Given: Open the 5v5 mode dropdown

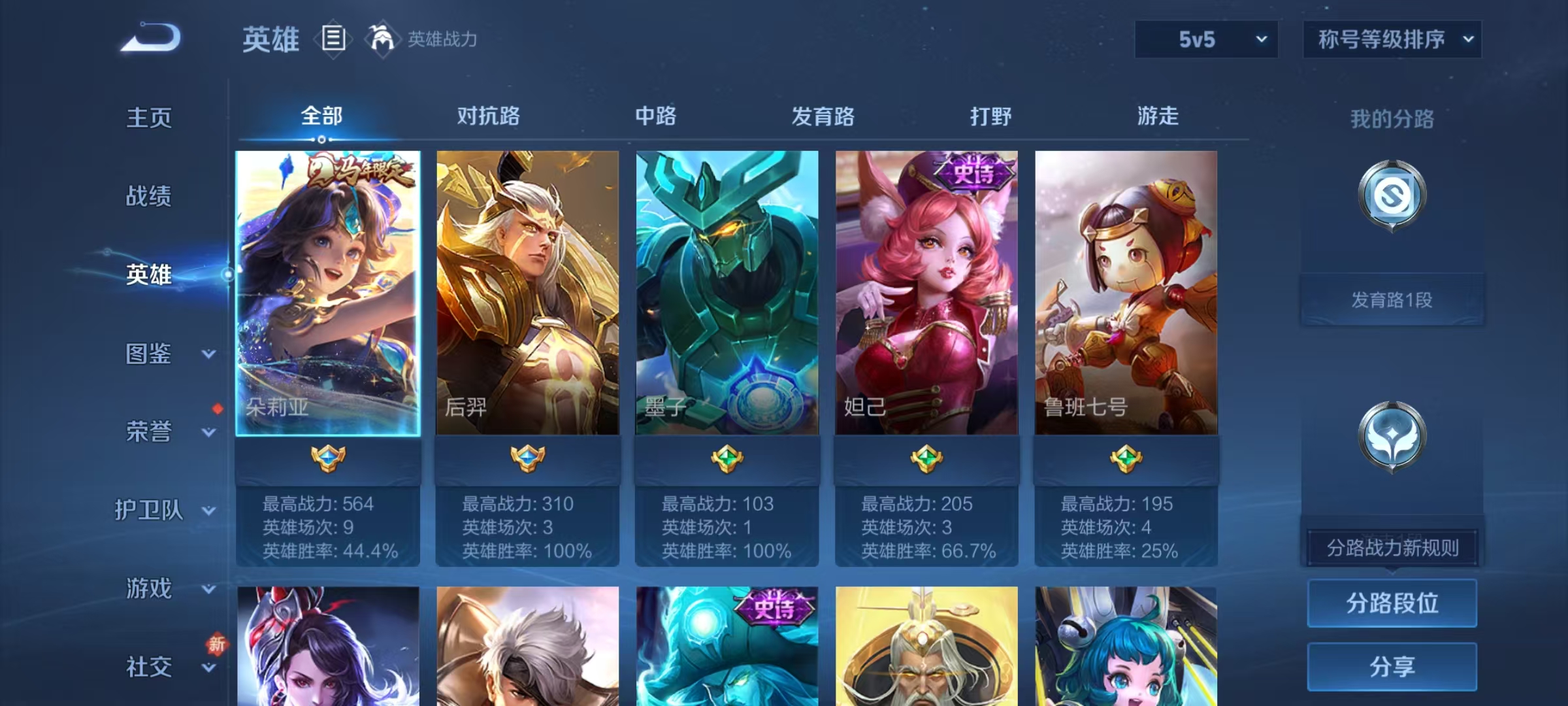Looking at the screenshot, I should (1205, 39).
